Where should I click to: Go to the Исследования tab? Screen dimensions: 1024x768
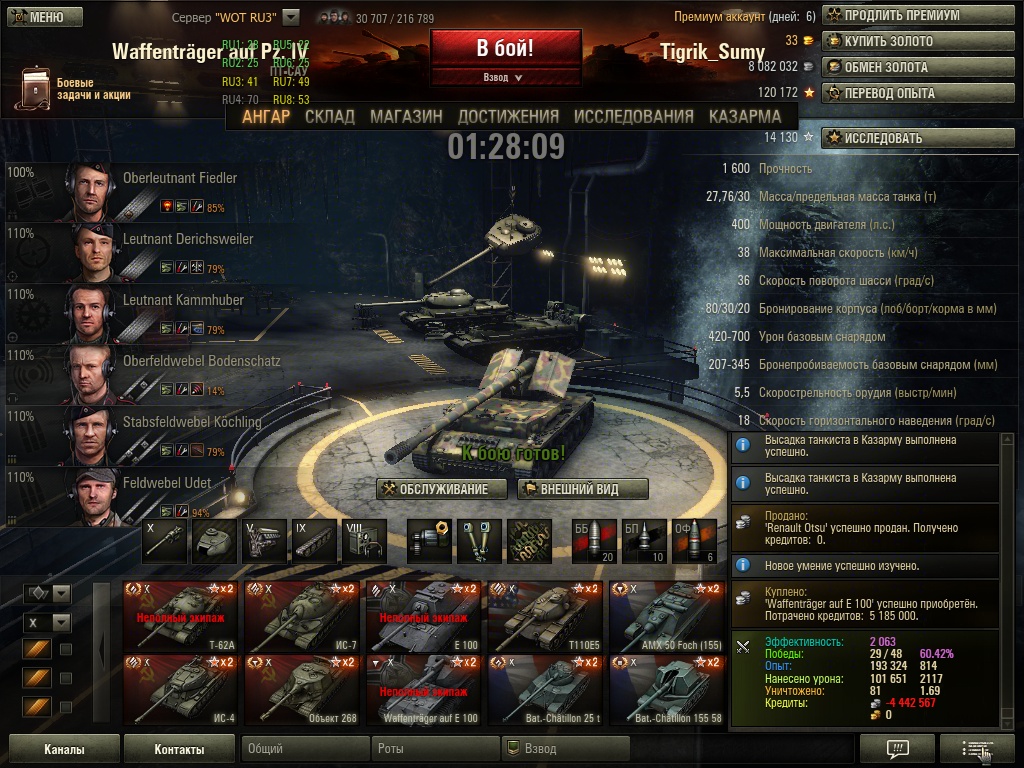[x=633, y=116]
